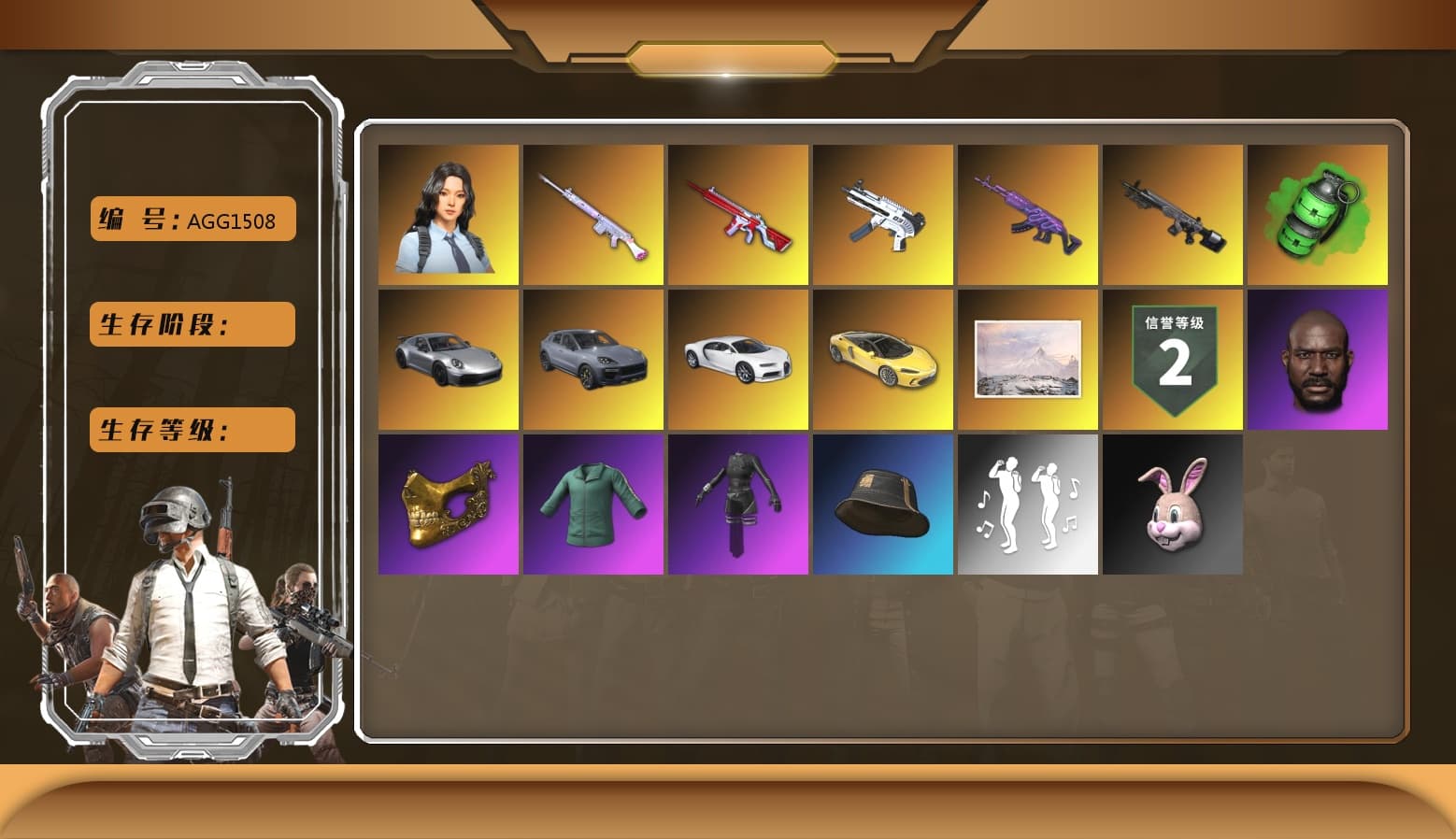Open the female character portrait

click(x=447, y=215)
